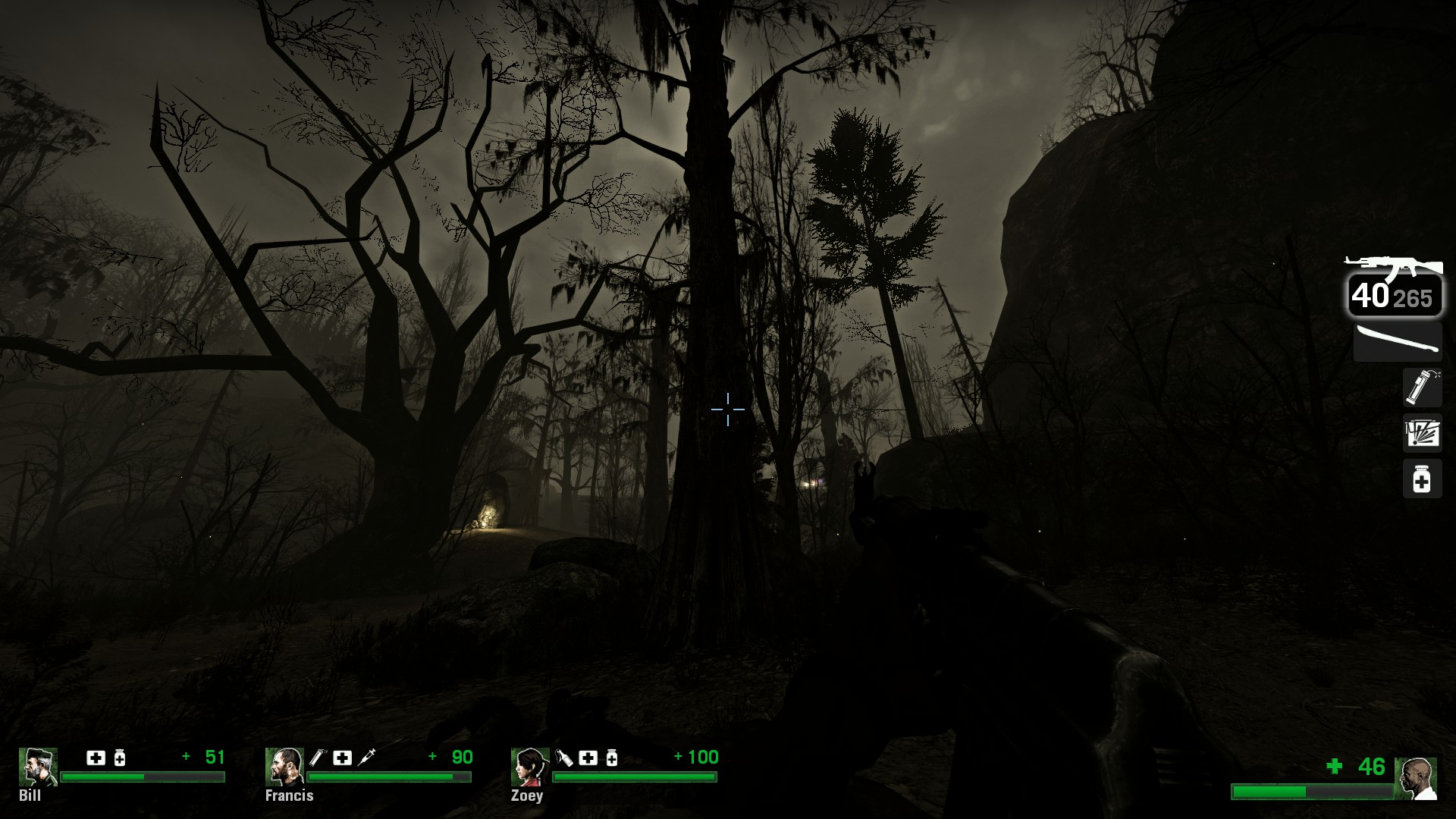Click Zoey's molotov icon
Viewport: 1456px width, 819px height.
coord(564,757)
